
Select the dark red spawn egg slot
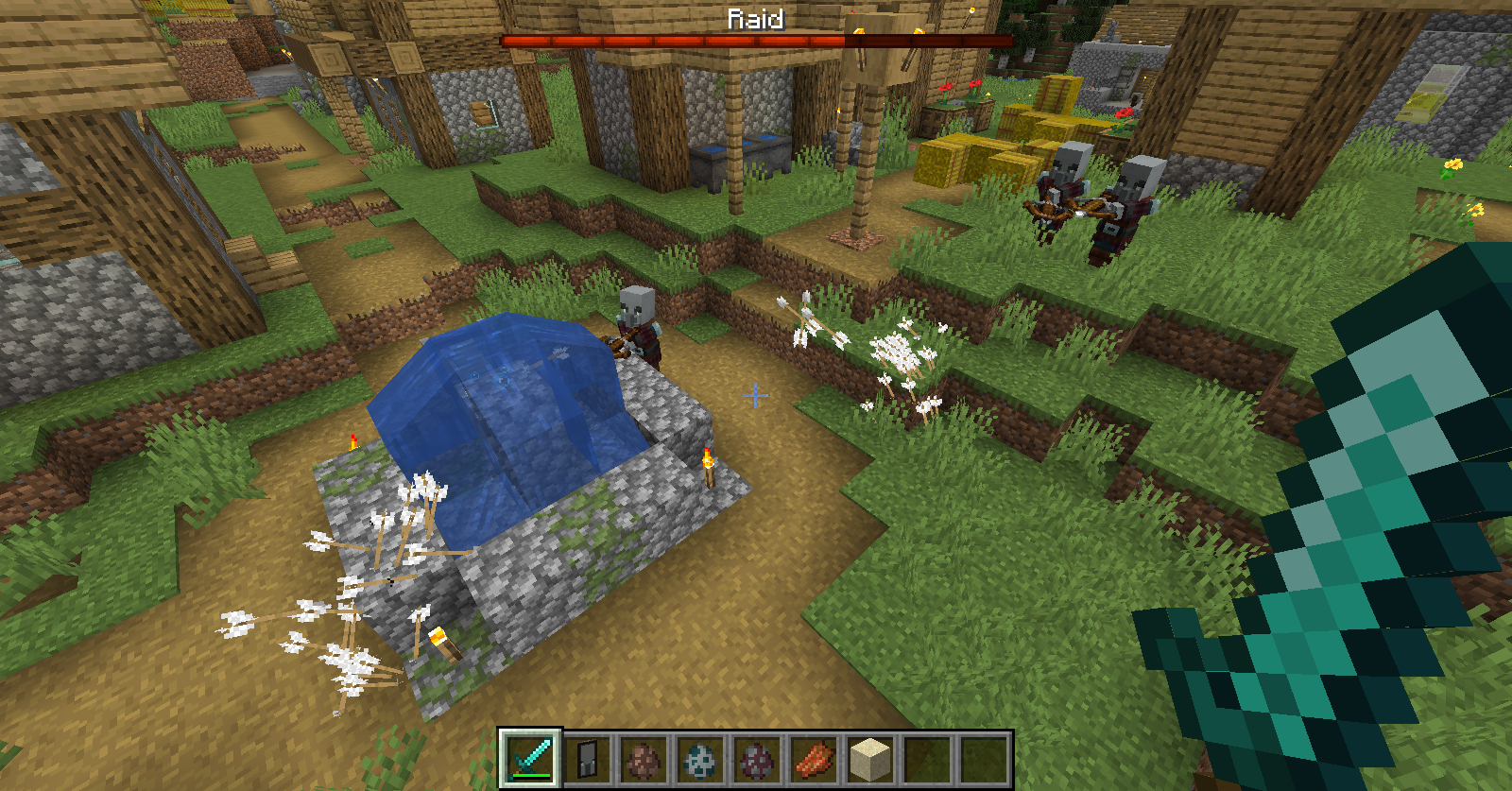[x=757, y=758]
